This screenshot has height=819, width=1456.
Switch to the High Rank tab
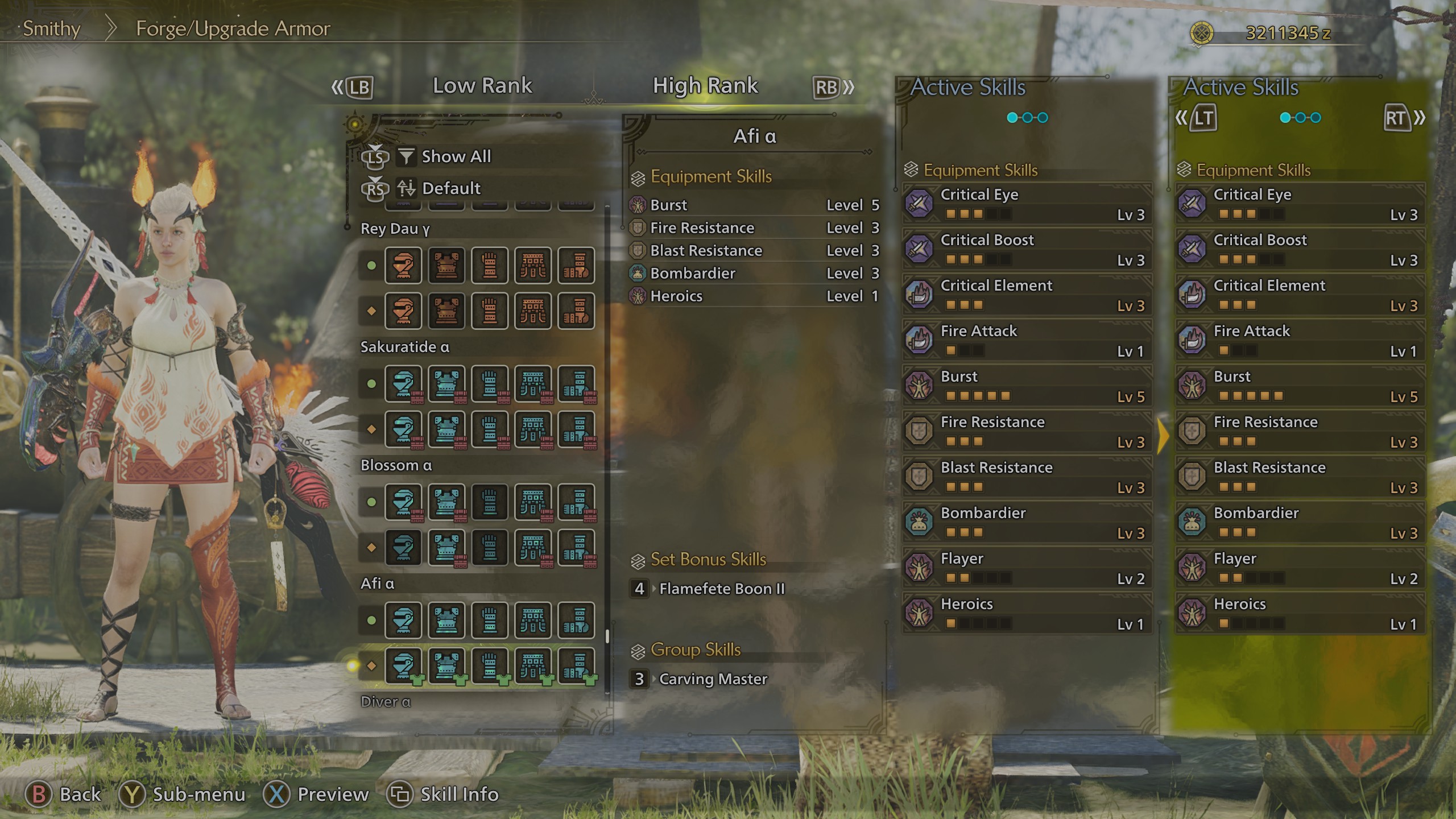[x=705, y=85]
